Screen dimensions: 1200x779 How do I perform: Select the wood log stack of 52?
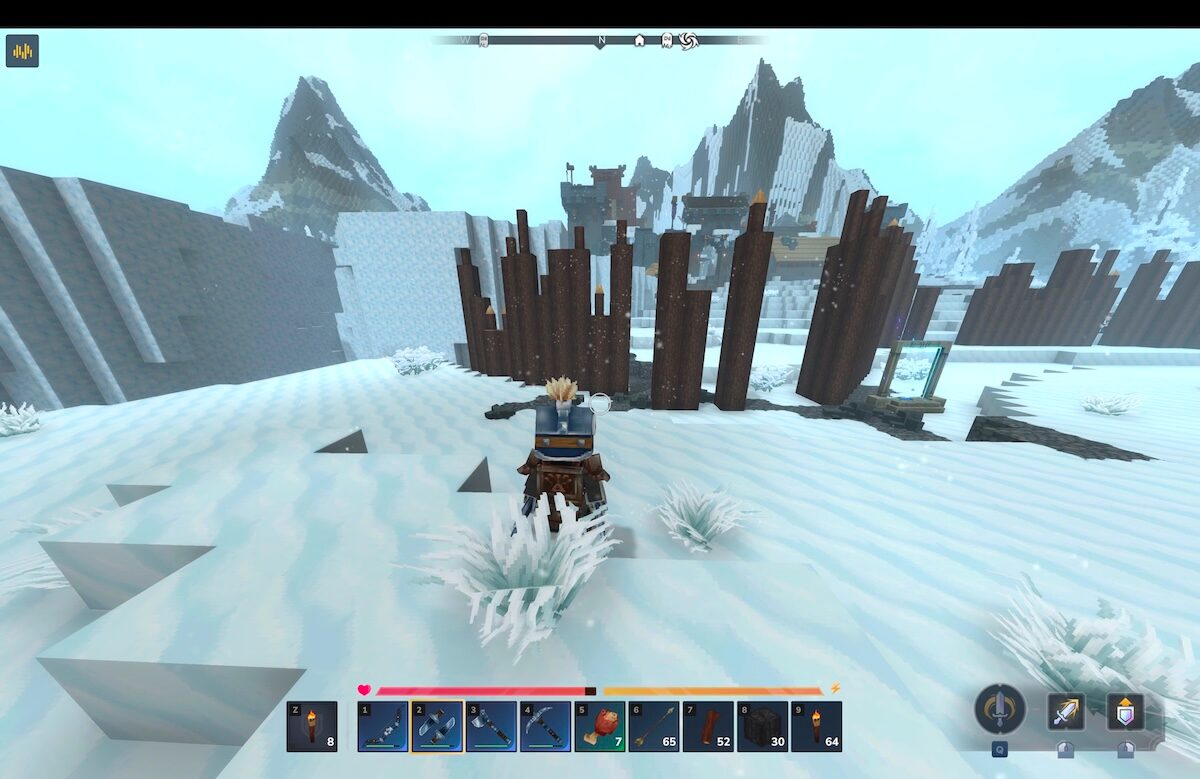[x=708, y=726]
